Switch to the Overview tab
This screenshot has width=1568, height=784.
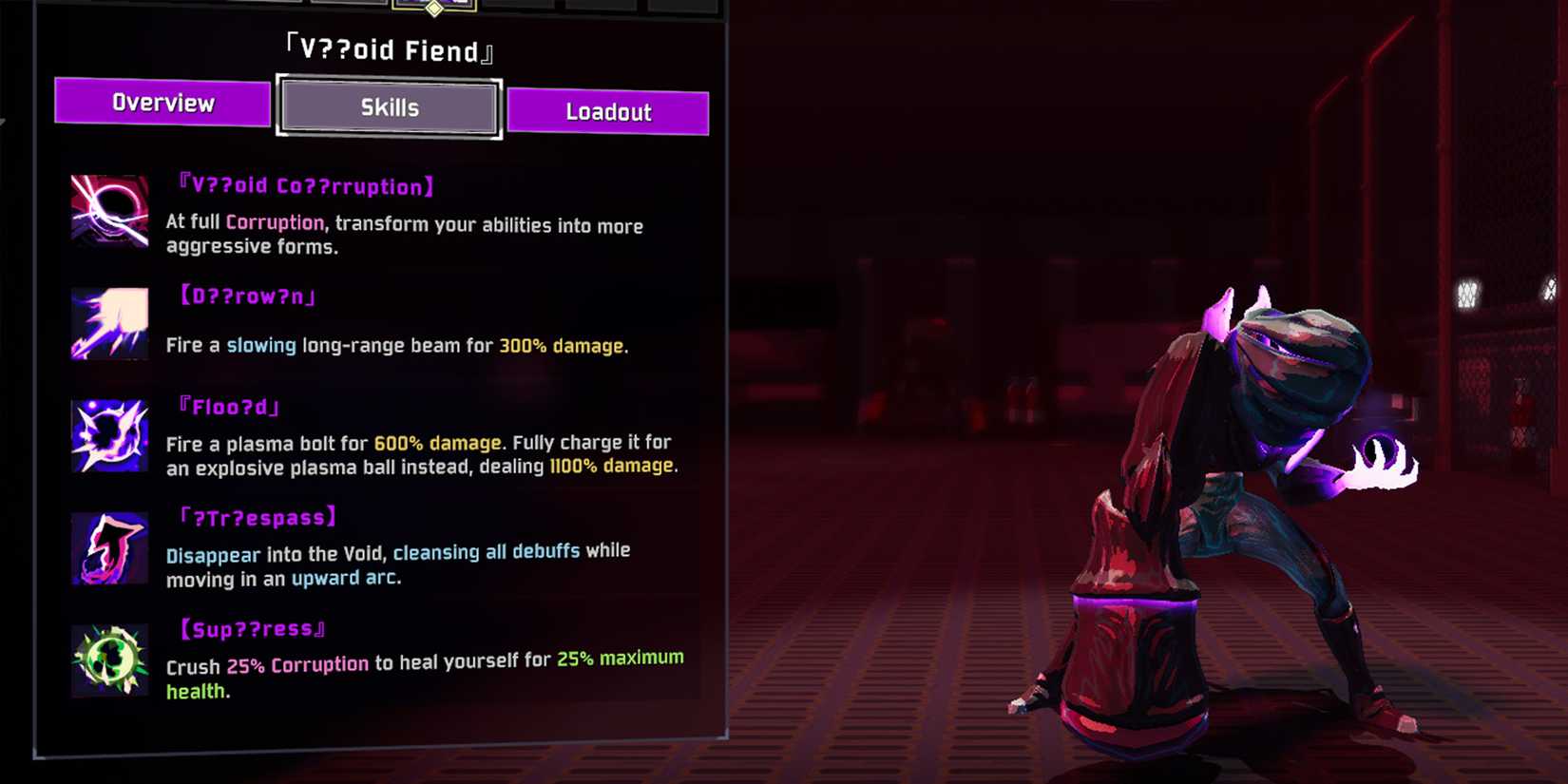(x=163, y=103)
